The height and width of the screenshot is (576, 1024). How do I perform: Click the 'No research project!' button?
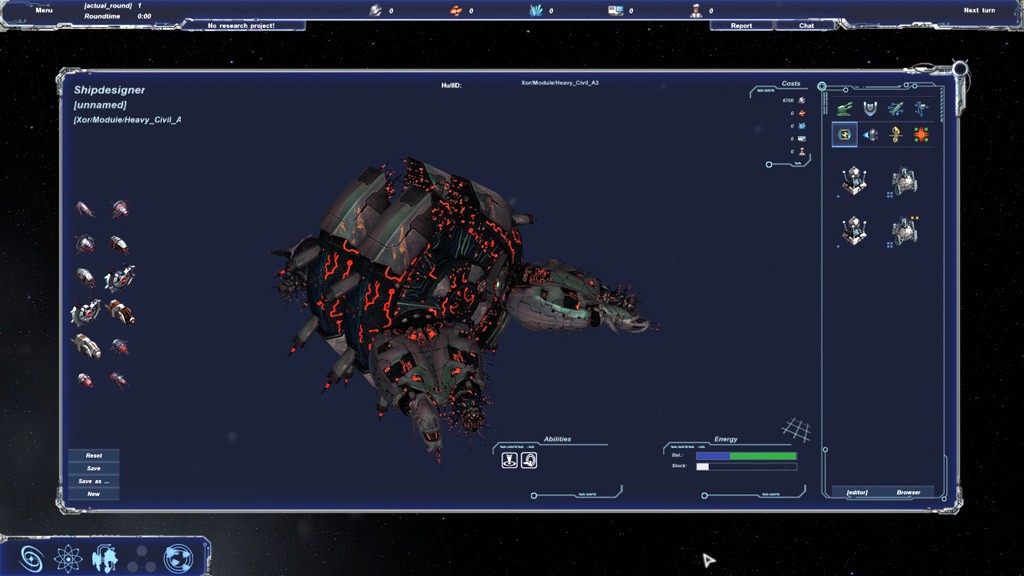point(241,26)
